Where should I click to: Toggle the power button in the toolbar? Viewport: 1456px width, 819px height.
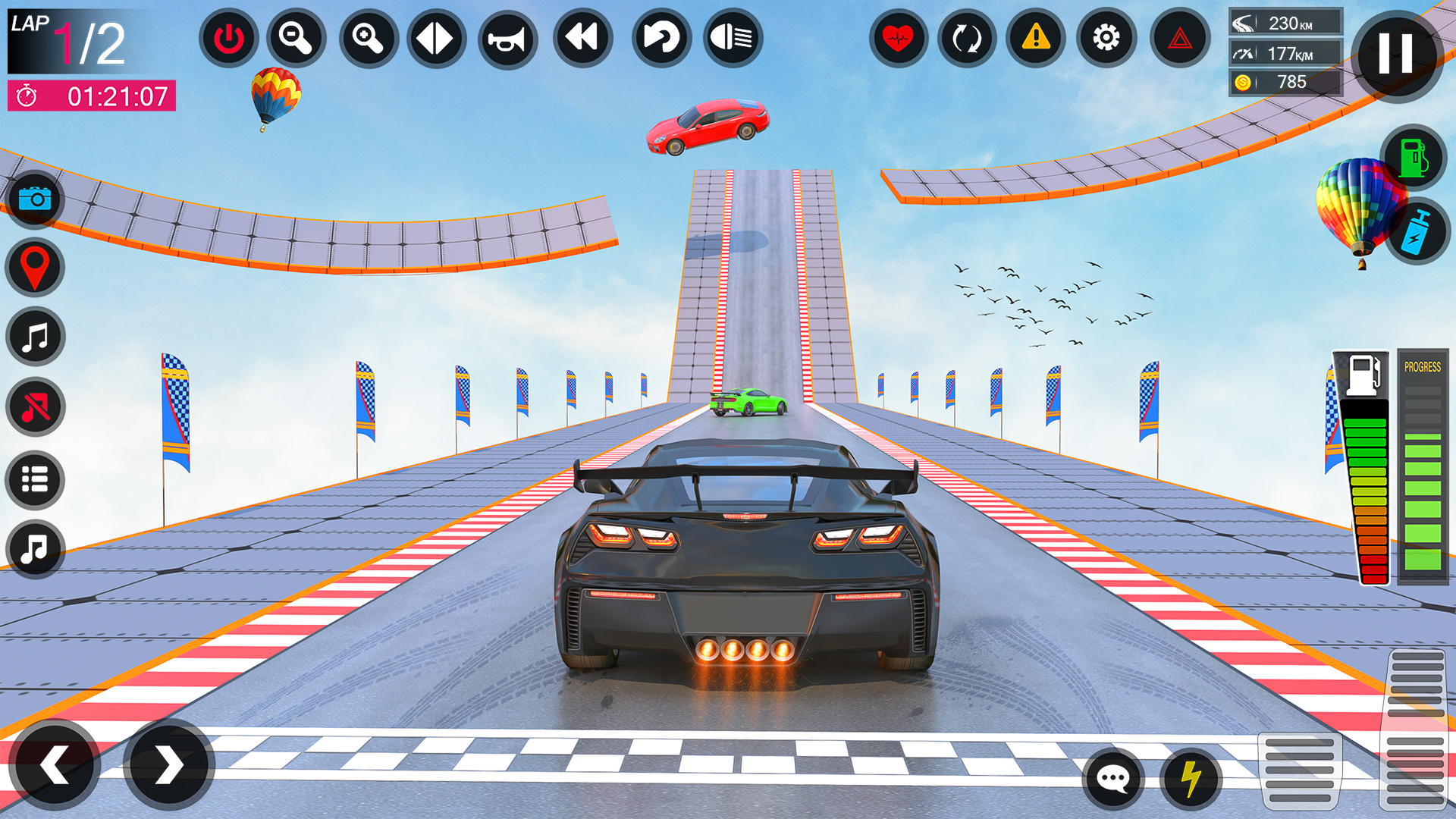tap(227, 38)
